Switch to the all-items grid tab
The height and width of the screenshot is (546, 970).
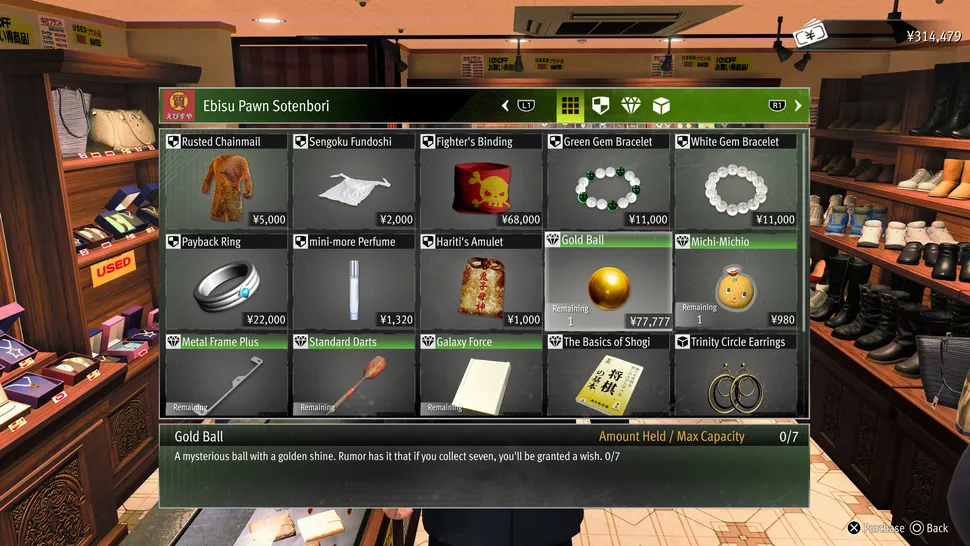(570, 105)
